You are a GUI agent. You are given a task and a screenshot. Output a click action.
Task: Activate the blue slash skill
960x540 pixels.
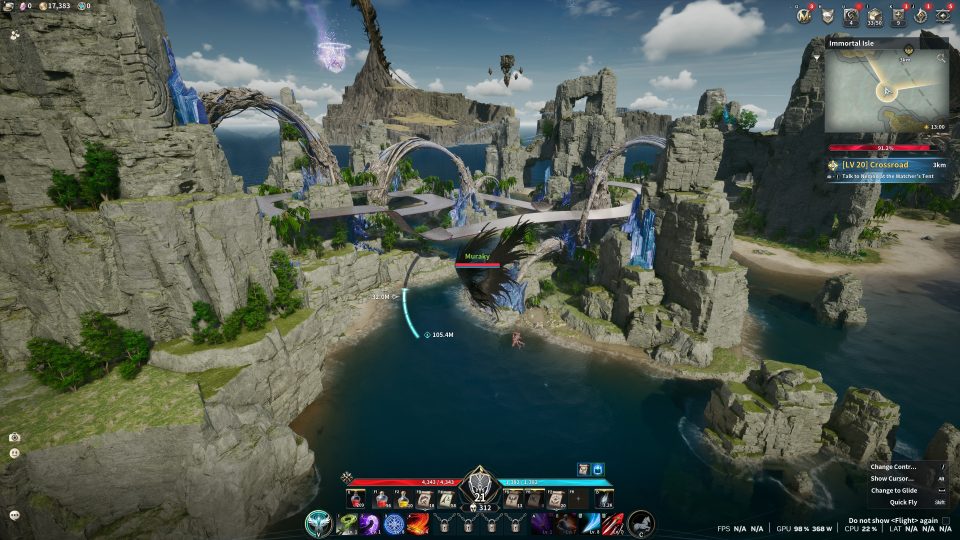tap(589, 523)
